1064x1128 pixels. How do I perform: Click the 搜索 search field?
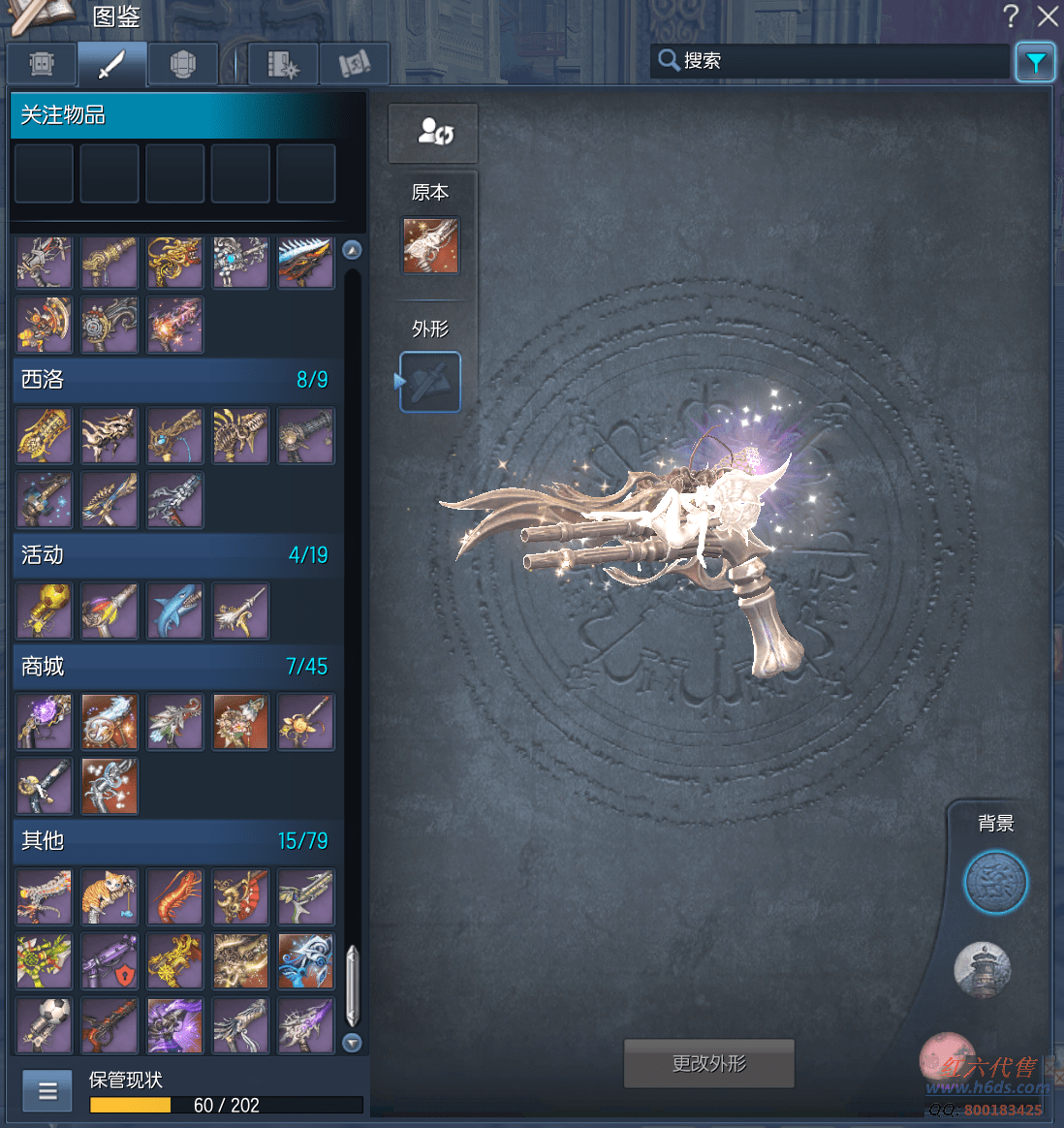click(833, 61)
